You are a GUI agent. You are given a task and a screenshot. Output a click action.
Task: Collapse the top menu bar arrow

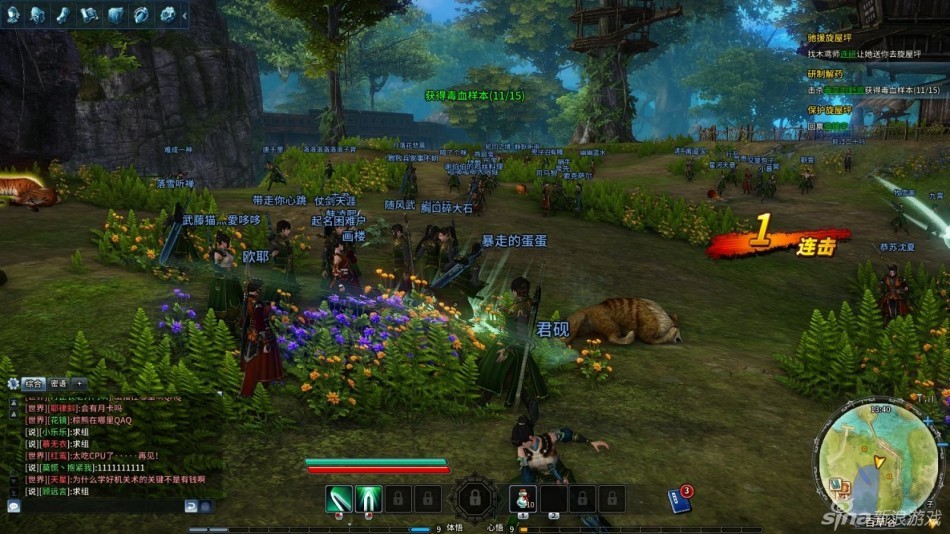tap(185, 14)
